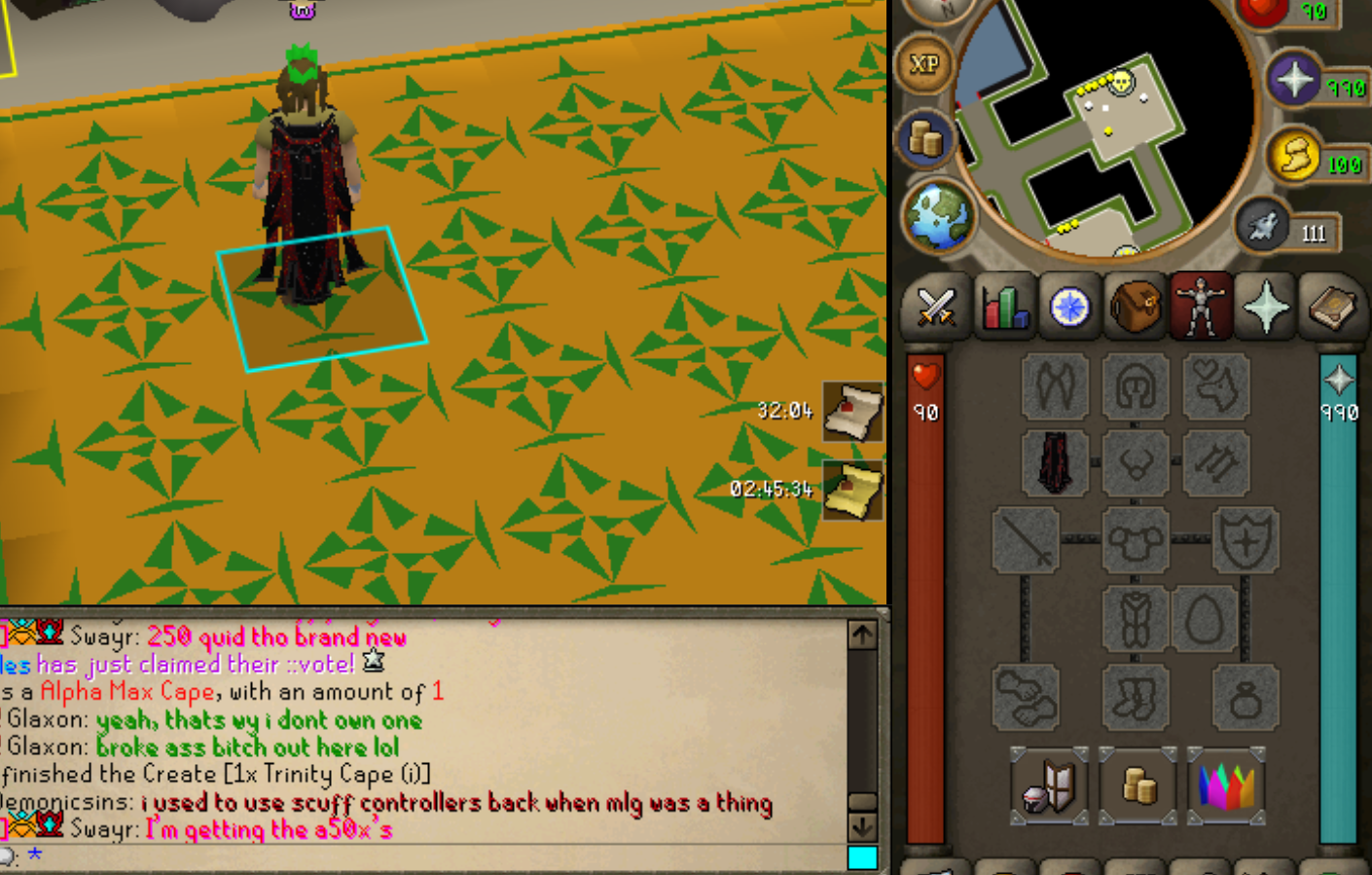Click the yellow scroll timer icon
The height and width of the screenshot is (875, 1372).
[x=853, y=490]
